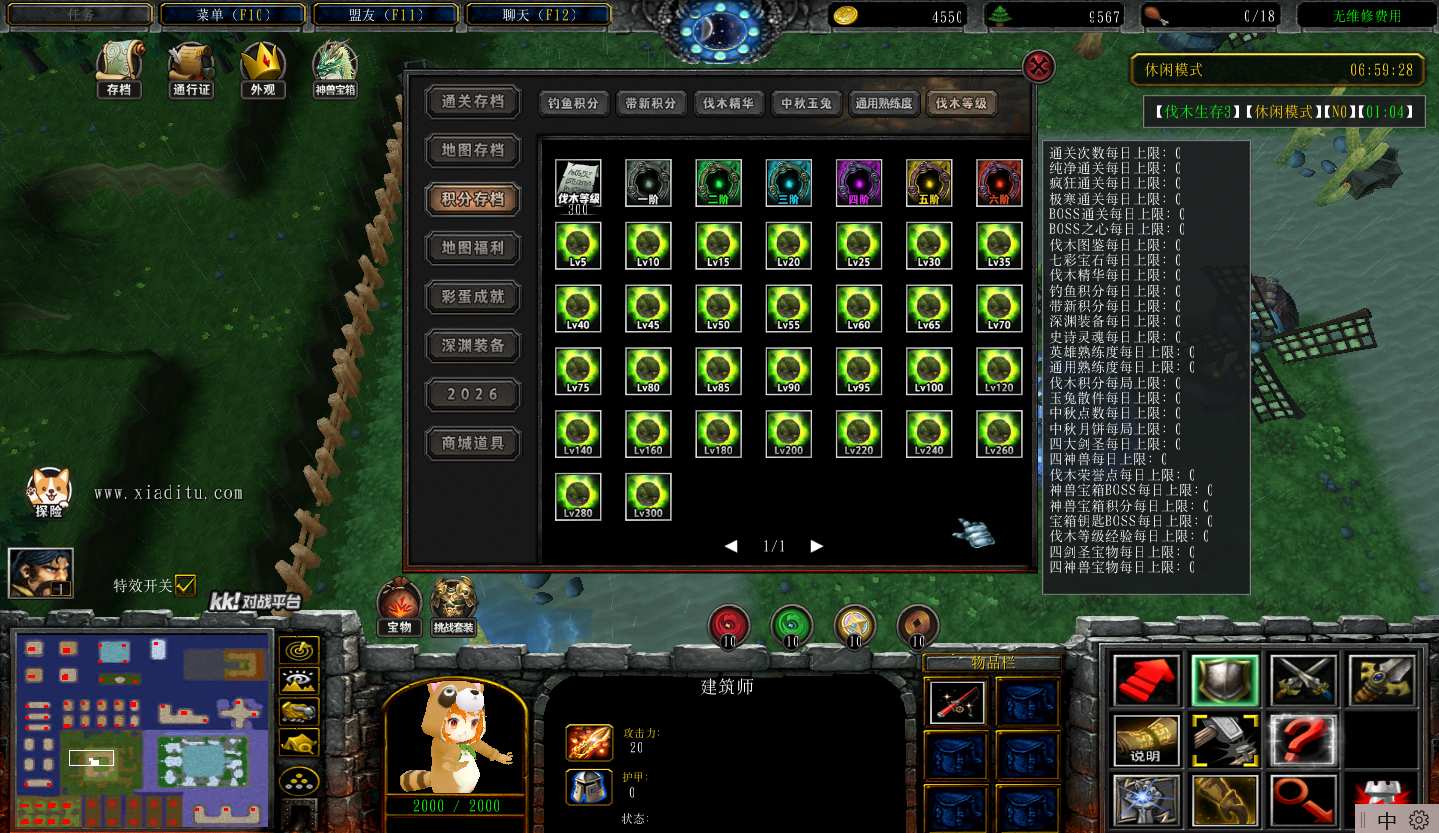Switch to the 钓鱼积分 tab
The width and height of the screenshot is (1439, 833).
[x=574, y=103]
